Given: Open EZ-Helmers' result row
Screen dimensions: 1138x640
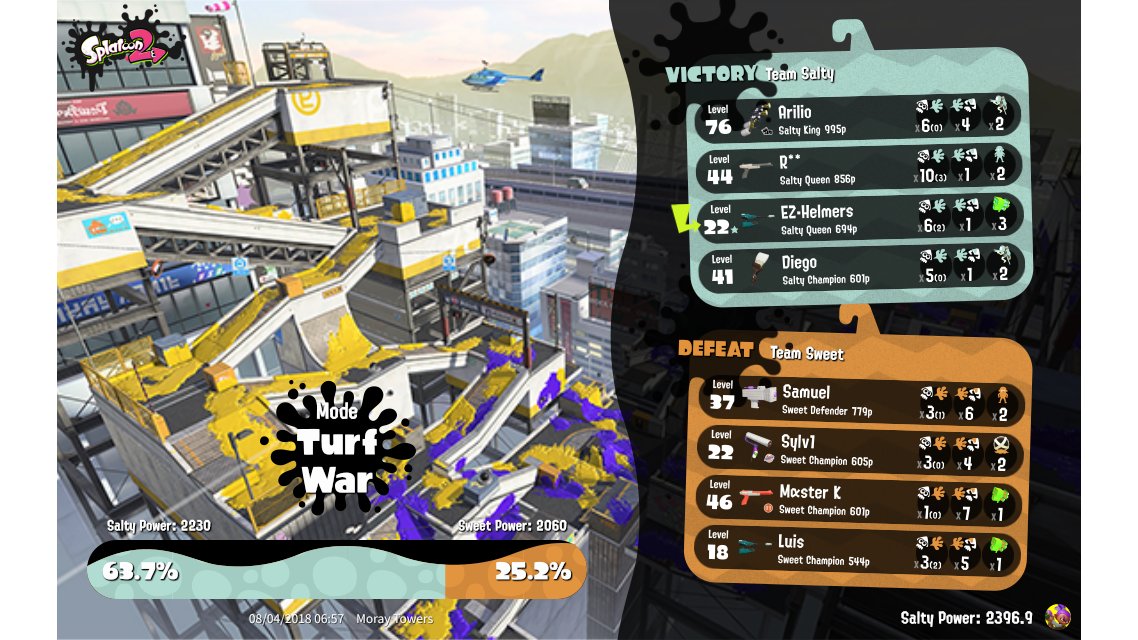Looking at the screenshot, I should pyautogui.click(x=860, y=219).
